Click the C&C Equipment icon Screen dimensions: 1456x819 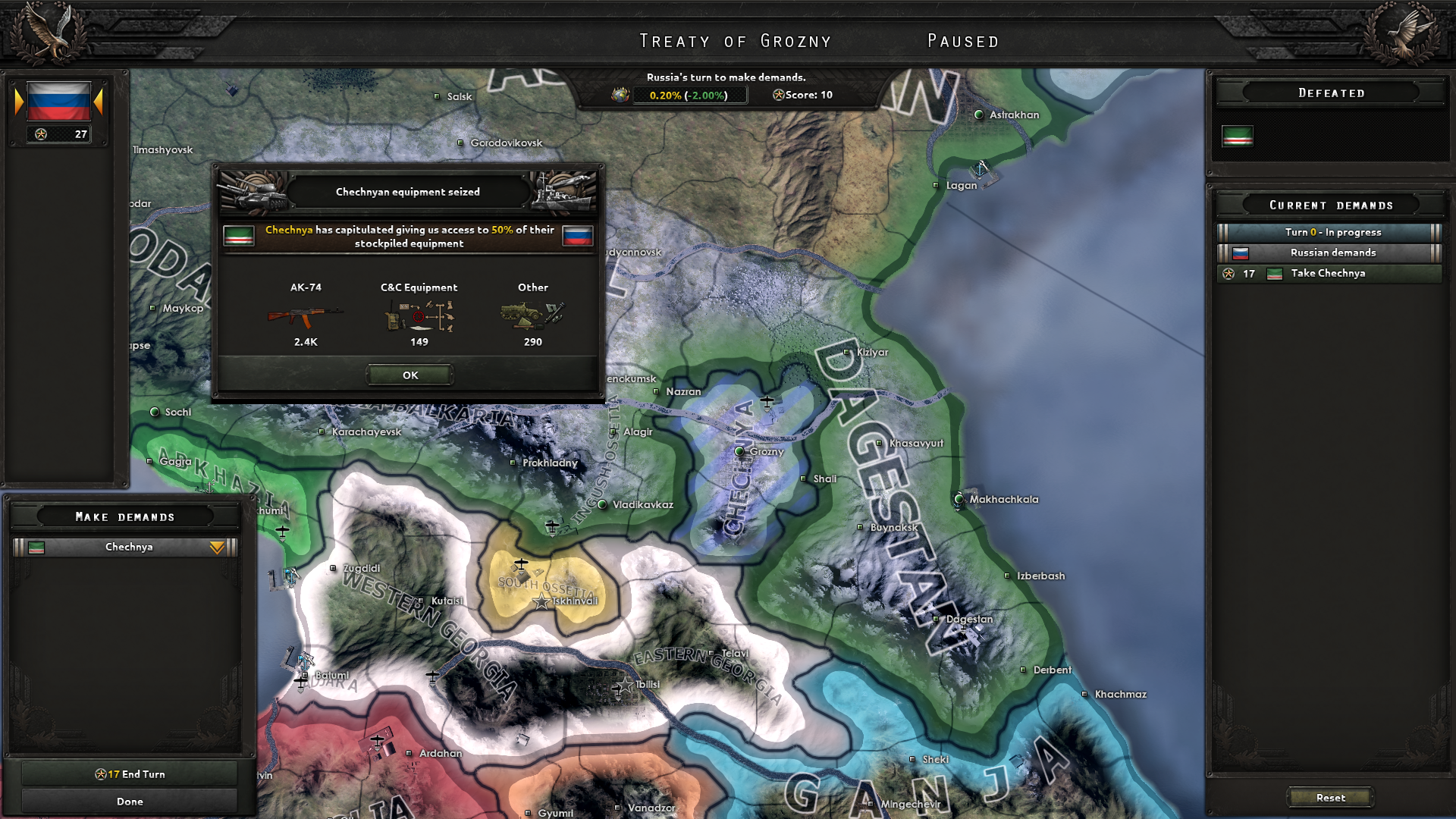(419, 315)
